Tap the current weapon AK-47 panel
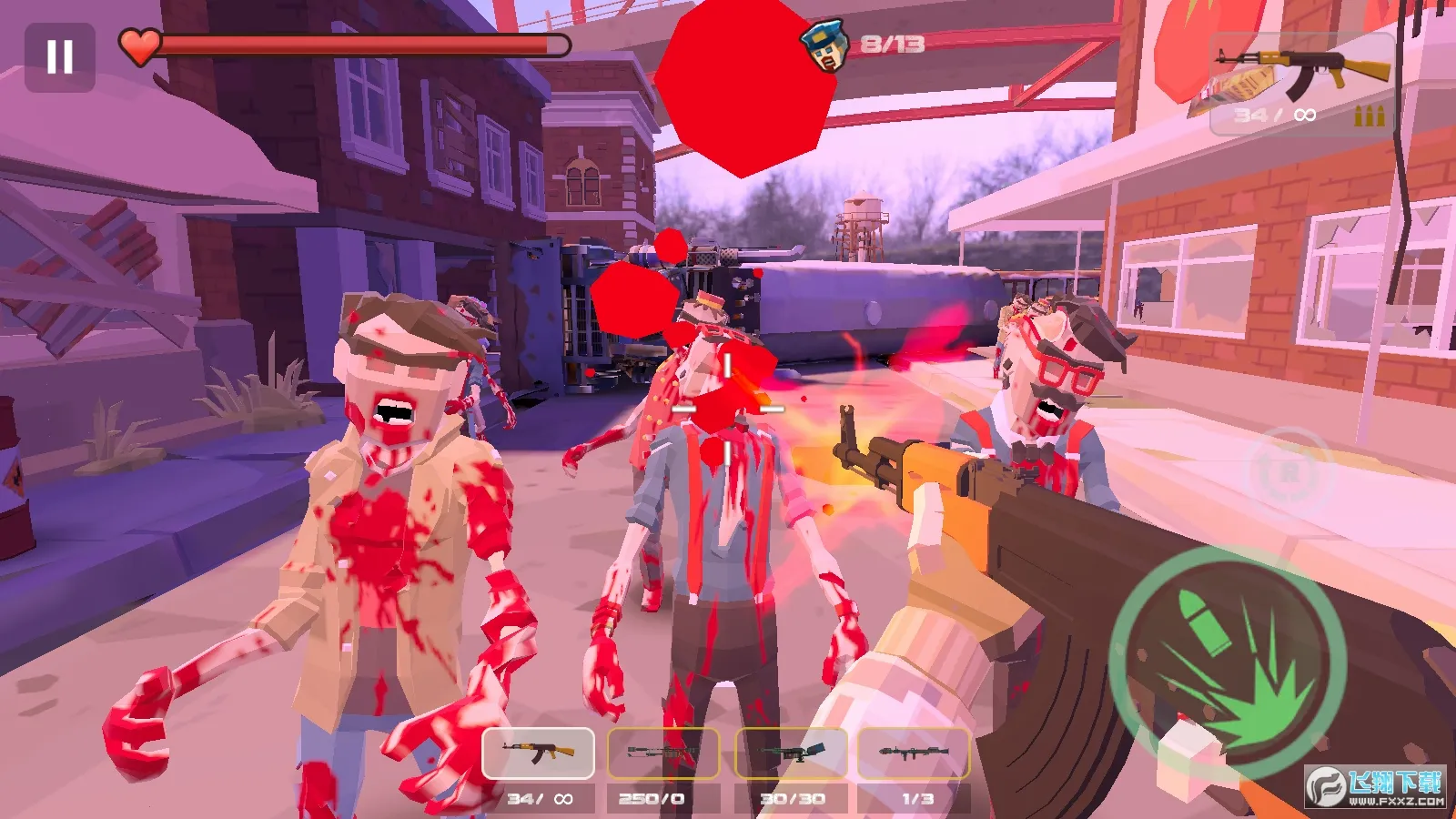The image size is (1456, 819). click(x=1301, y=85)
